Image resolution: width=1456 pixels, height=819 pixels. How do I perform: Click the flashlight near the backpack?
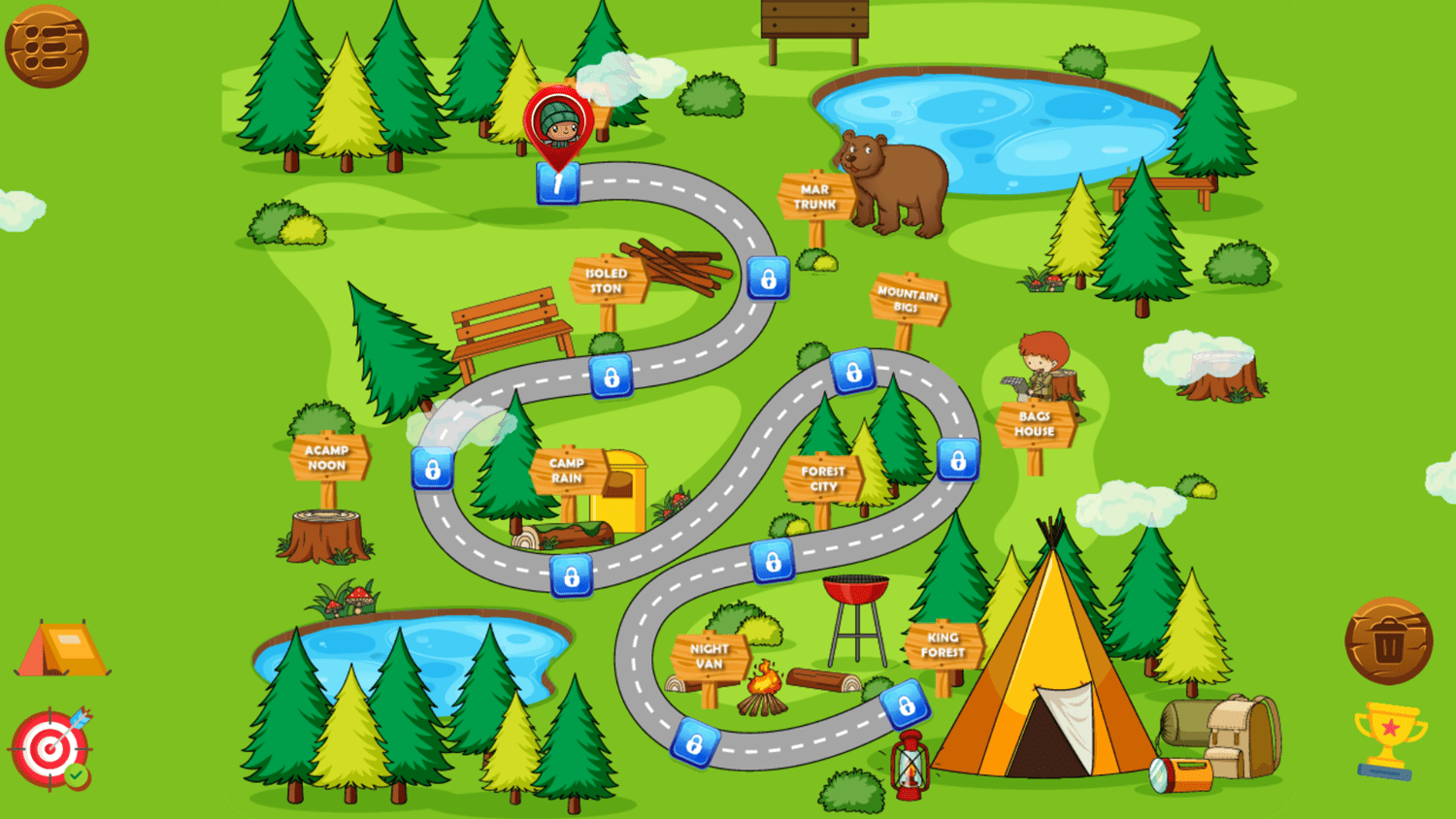1177,775
